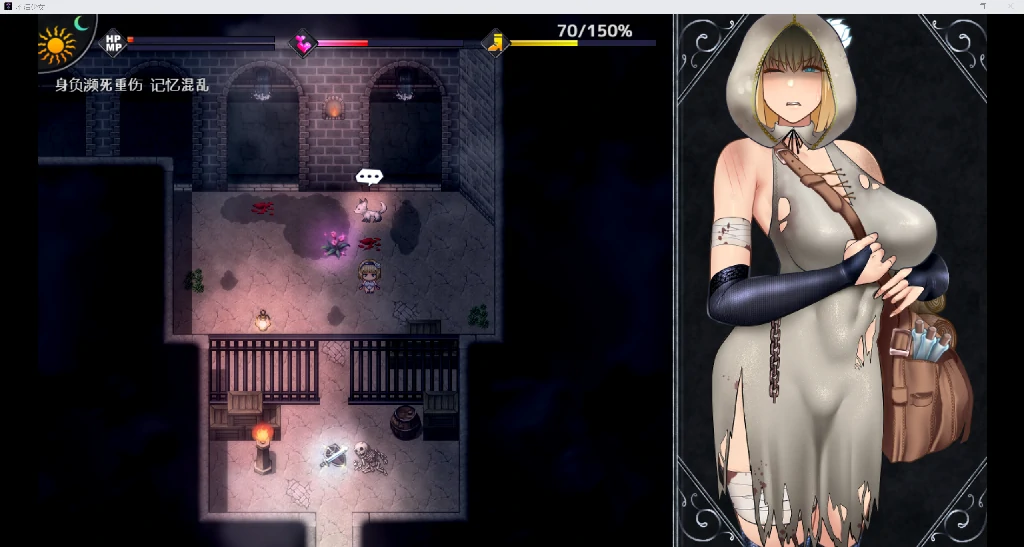Screen dimensions: 1024x547
Task: Click the sun and moon day-night icon
Action: (x=62, y=40)
